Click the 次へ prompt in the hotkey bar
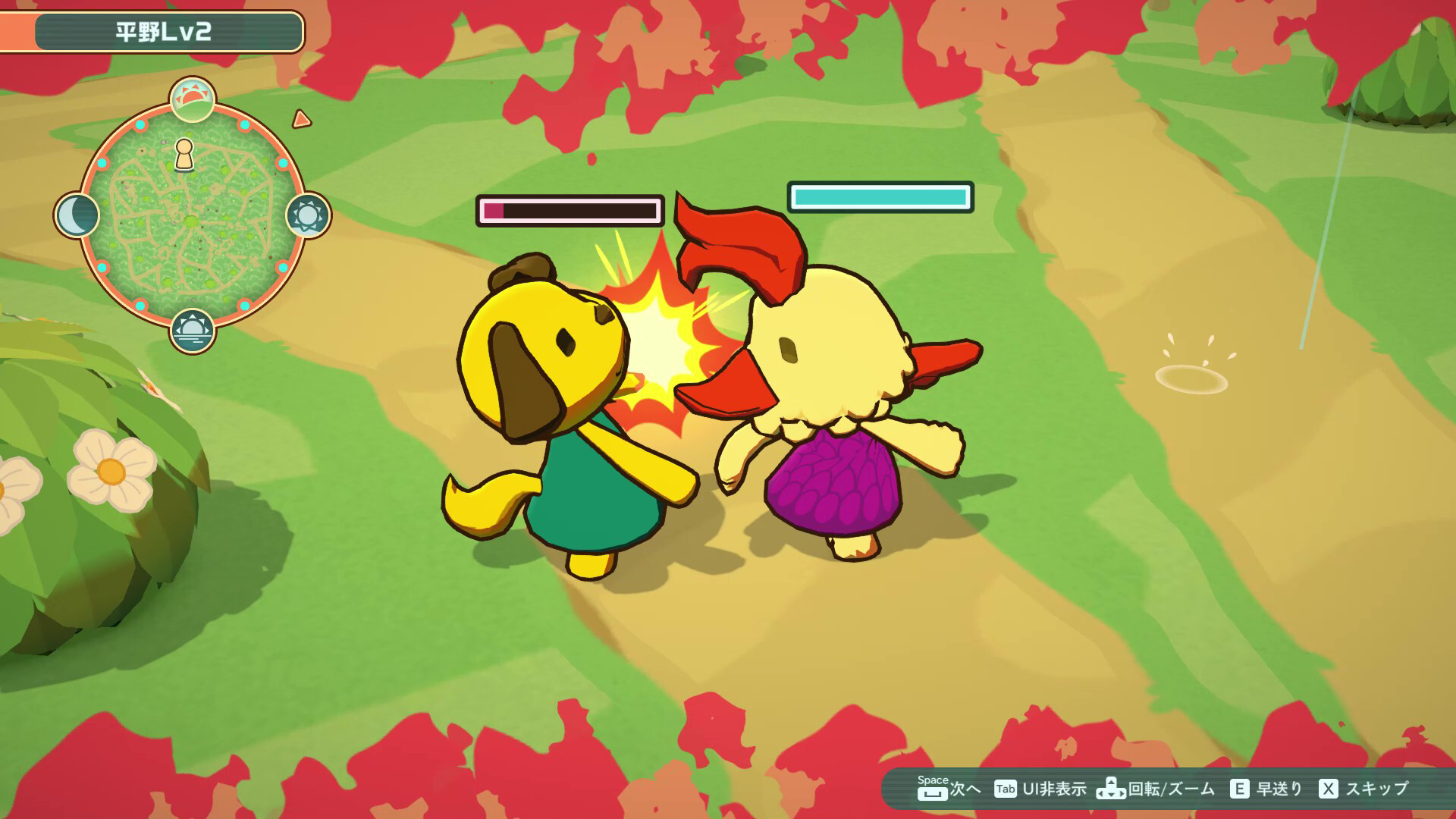The height and width of the screenshot is (819, 1456). click(x=965, y=789)
